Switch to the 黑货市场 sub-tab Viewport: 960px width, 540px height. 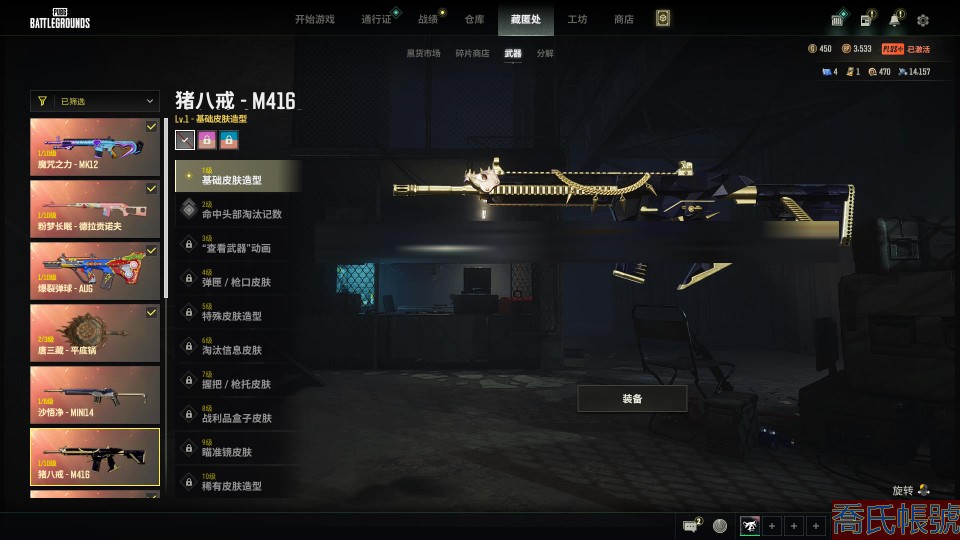click(x=423, y=53)
